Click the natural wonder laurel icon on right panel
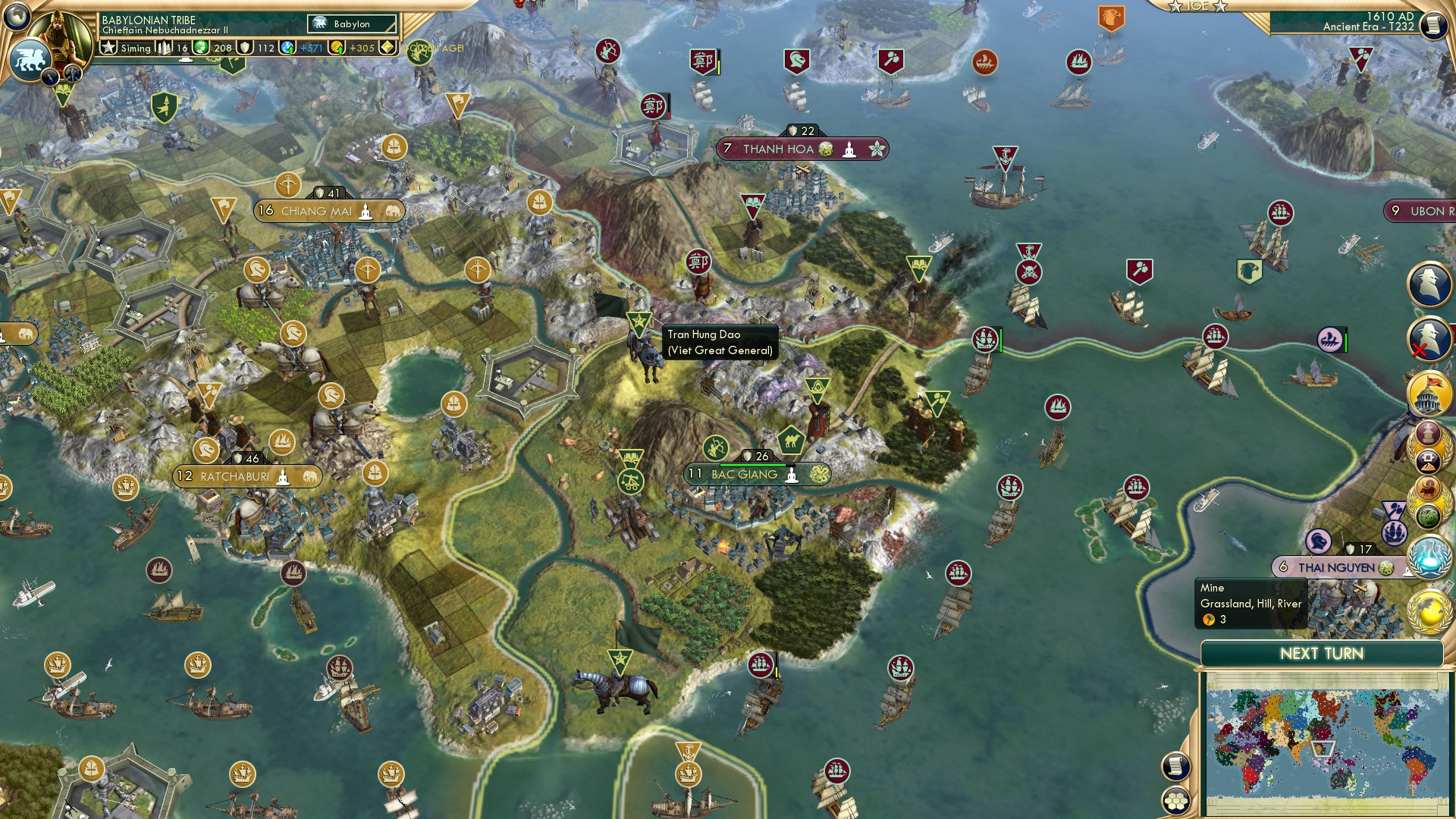Screen dimensions: 1456x819 [x=1428, y=515]
